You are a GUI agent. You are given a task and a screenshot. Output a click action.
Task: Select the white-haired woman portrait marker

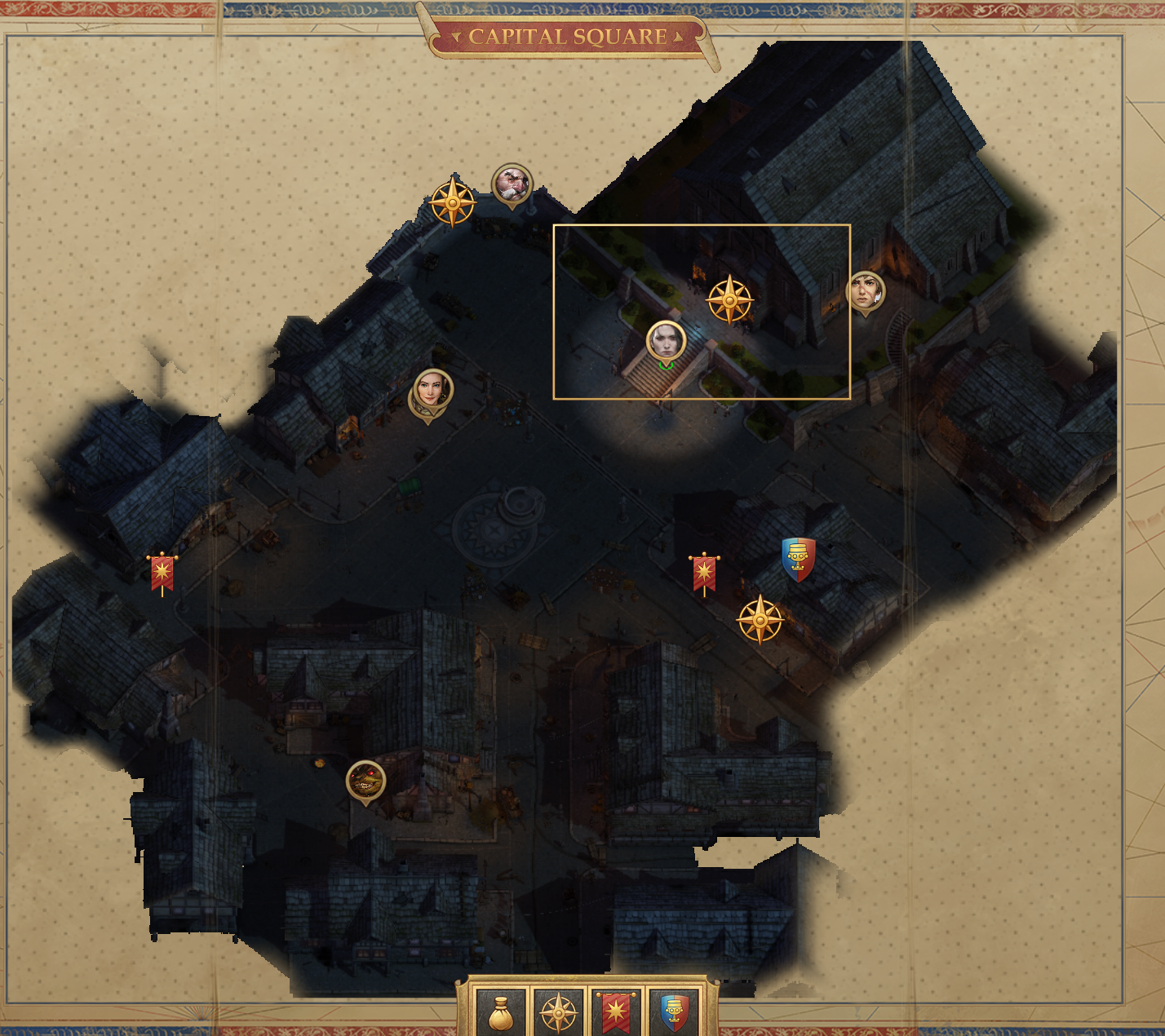coord(666,341)
